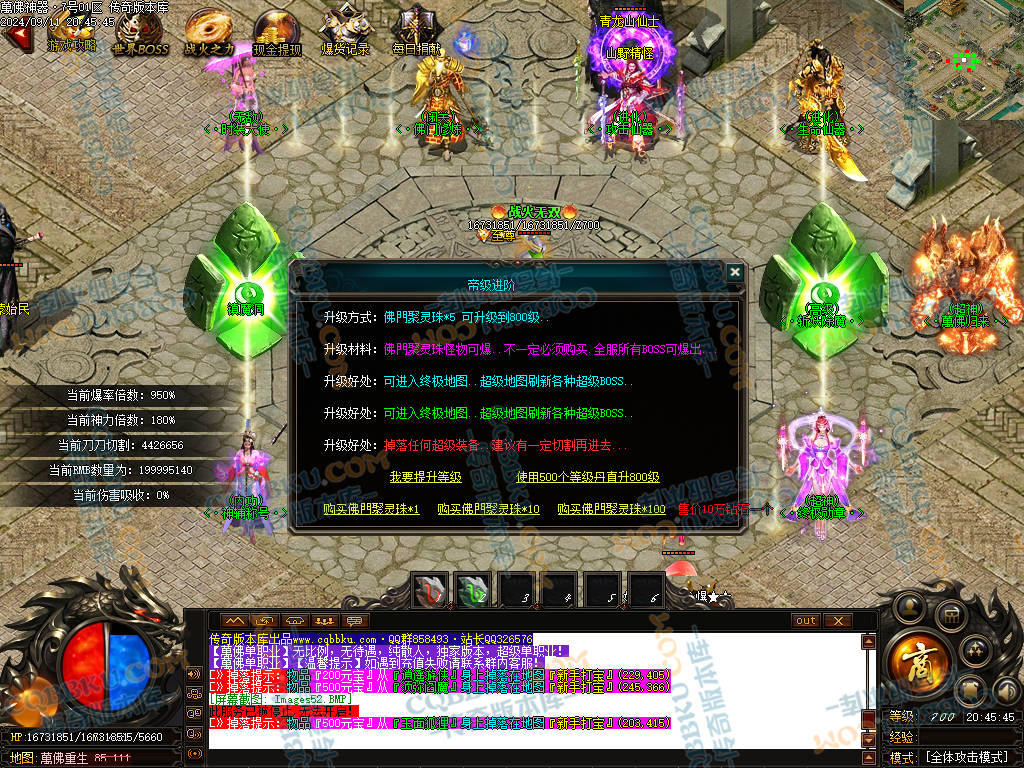
Task: Choose the 我要提升等级 option
Action: [425, 478]
